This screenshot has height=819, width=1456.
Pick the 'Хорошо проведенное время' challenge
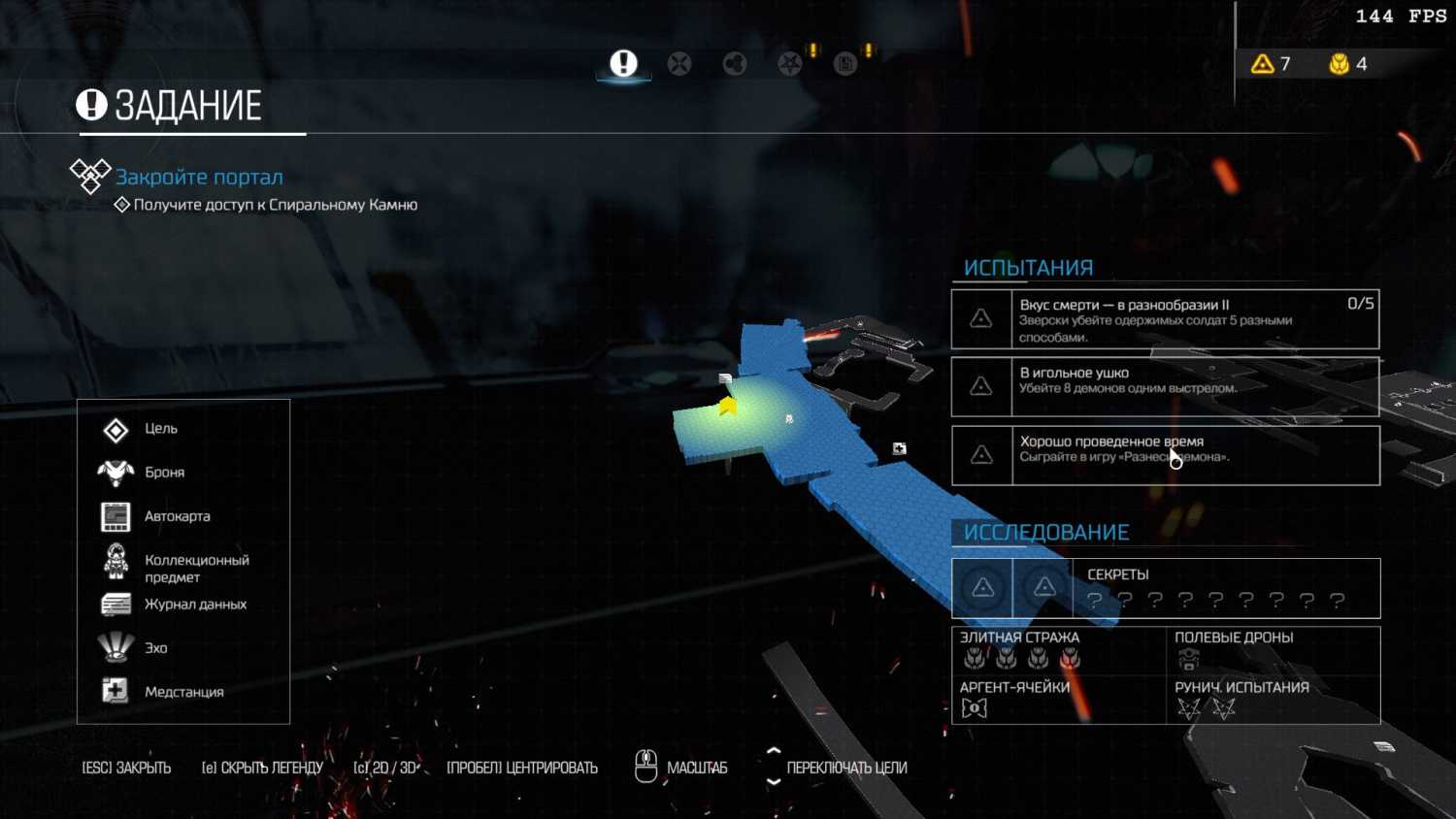click(x=1165, y=455)
